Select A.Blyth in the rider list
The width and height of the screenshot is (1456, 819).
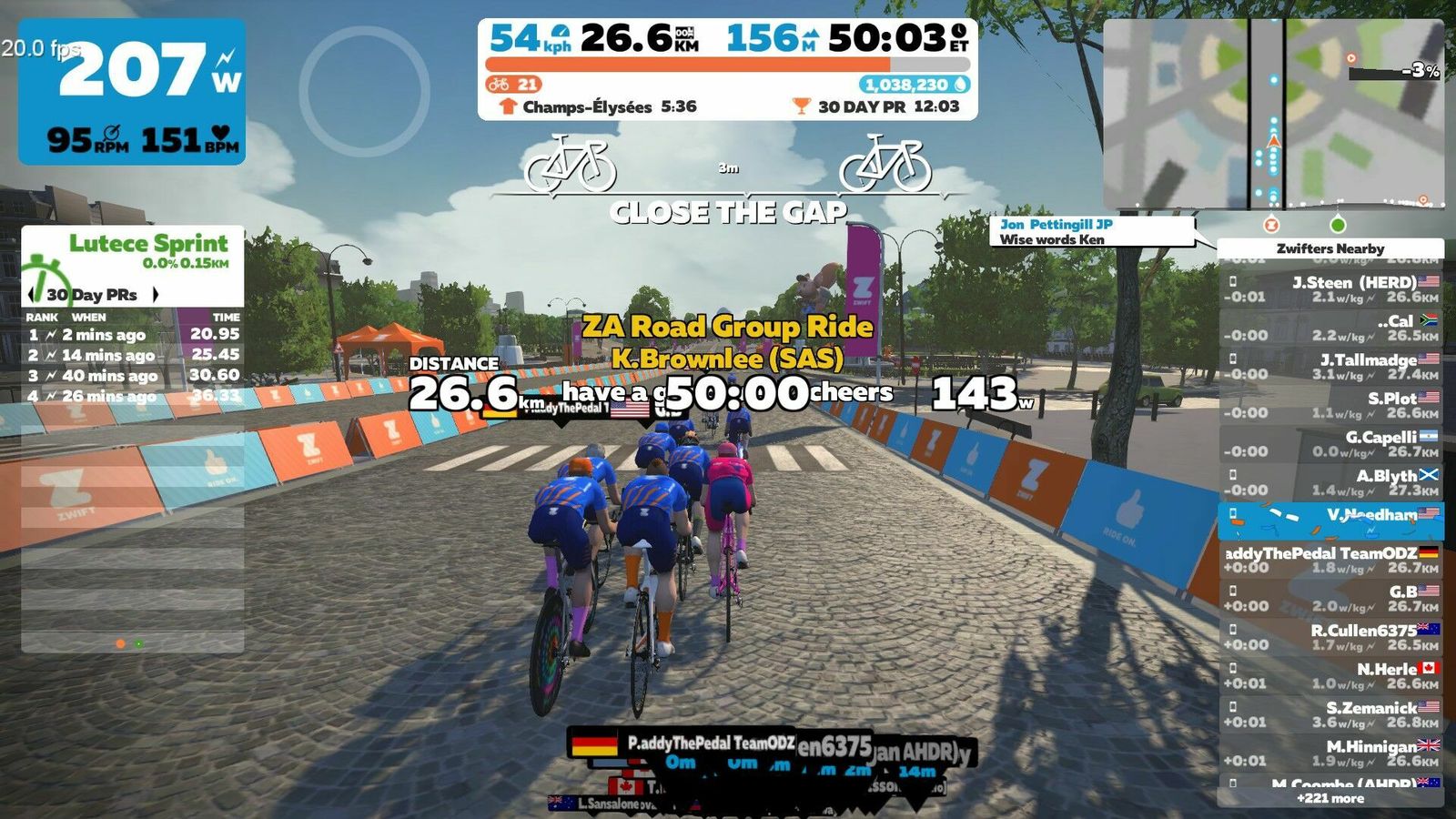point(1330,482)
